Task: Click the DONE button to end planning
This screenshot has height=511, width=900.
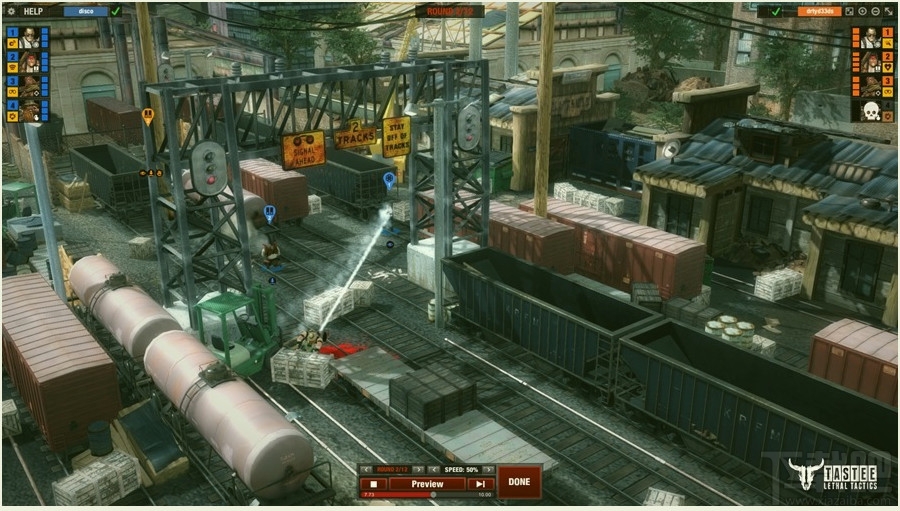Action: coord(519,481)
